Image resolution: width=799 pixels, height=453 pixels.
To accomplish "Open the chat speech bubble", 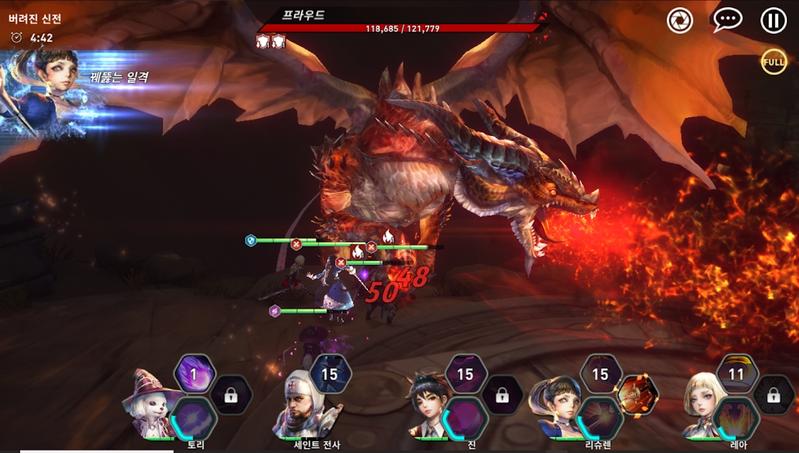I will pyautogui.click(x=727, y=19).
